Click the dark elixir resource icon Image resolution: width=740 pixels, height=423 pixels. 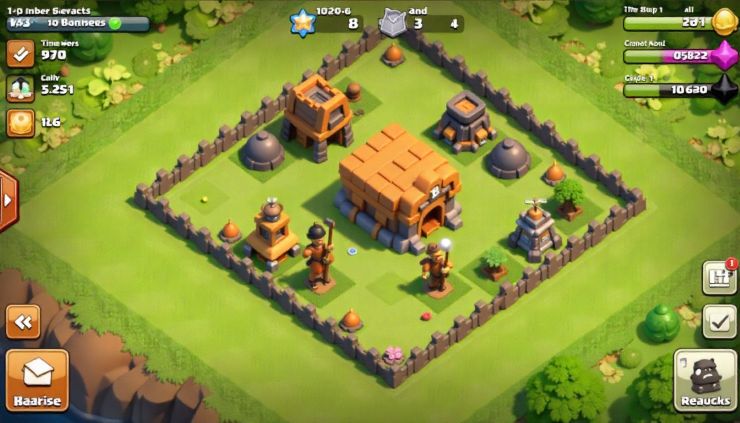pos(723,89)
